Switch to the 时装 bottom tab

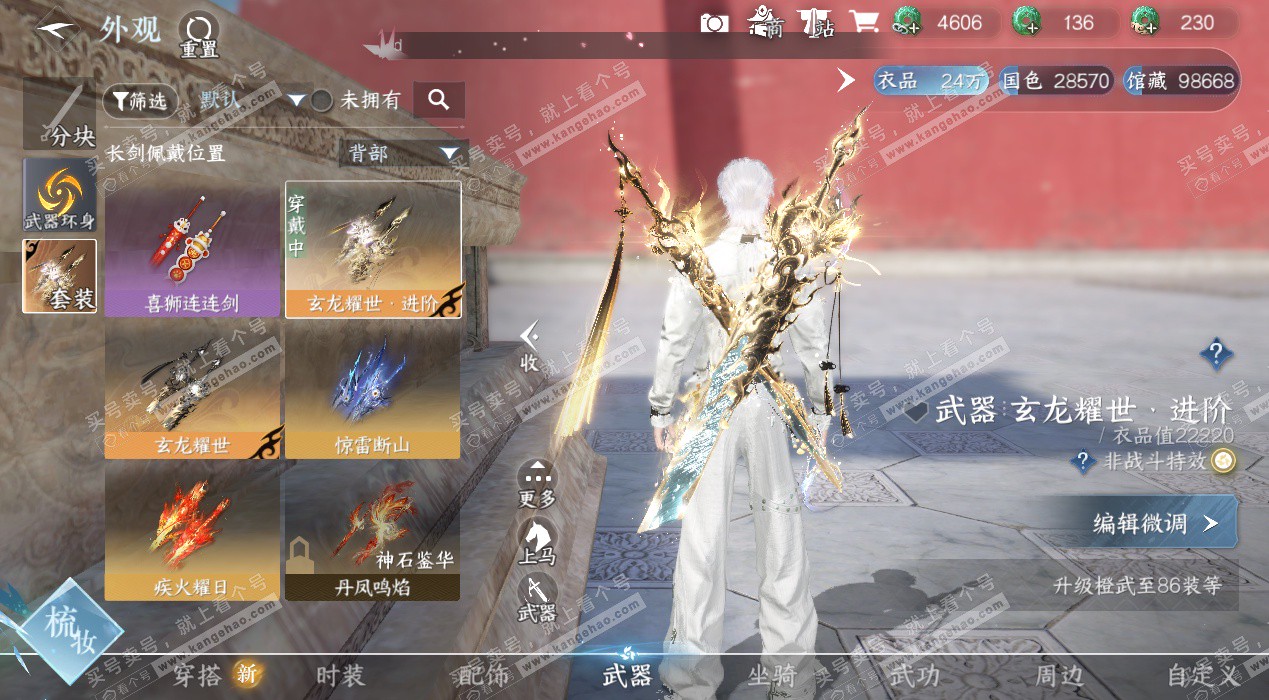340,676
